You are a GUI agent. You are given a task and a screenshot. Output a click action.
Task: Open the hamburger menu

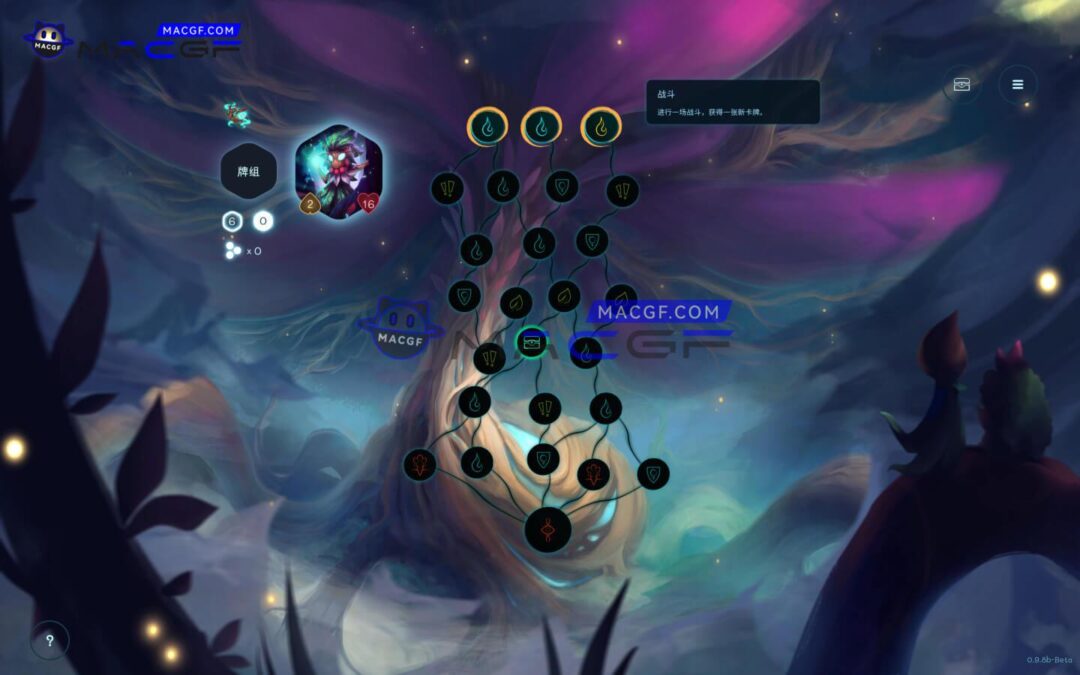pos(1017,85)
